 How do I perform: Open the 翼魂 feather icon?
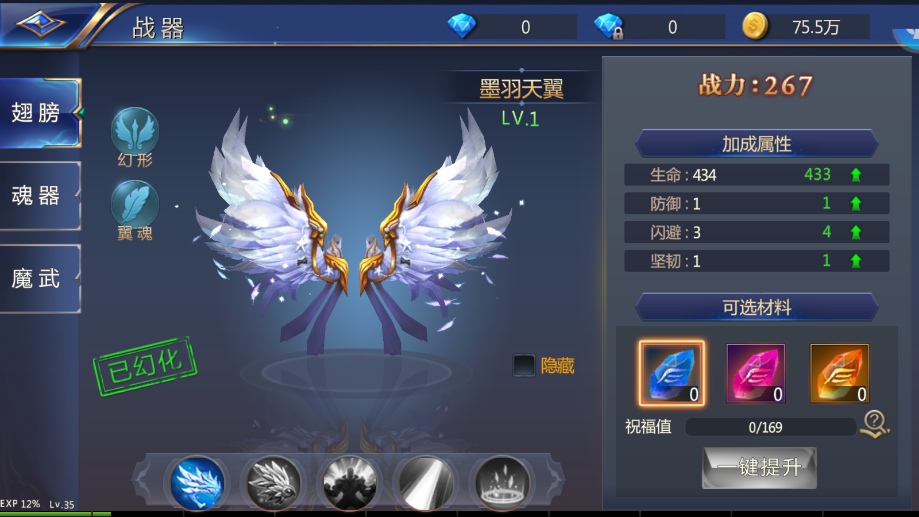pyautogui.click(x=135, y=203)
